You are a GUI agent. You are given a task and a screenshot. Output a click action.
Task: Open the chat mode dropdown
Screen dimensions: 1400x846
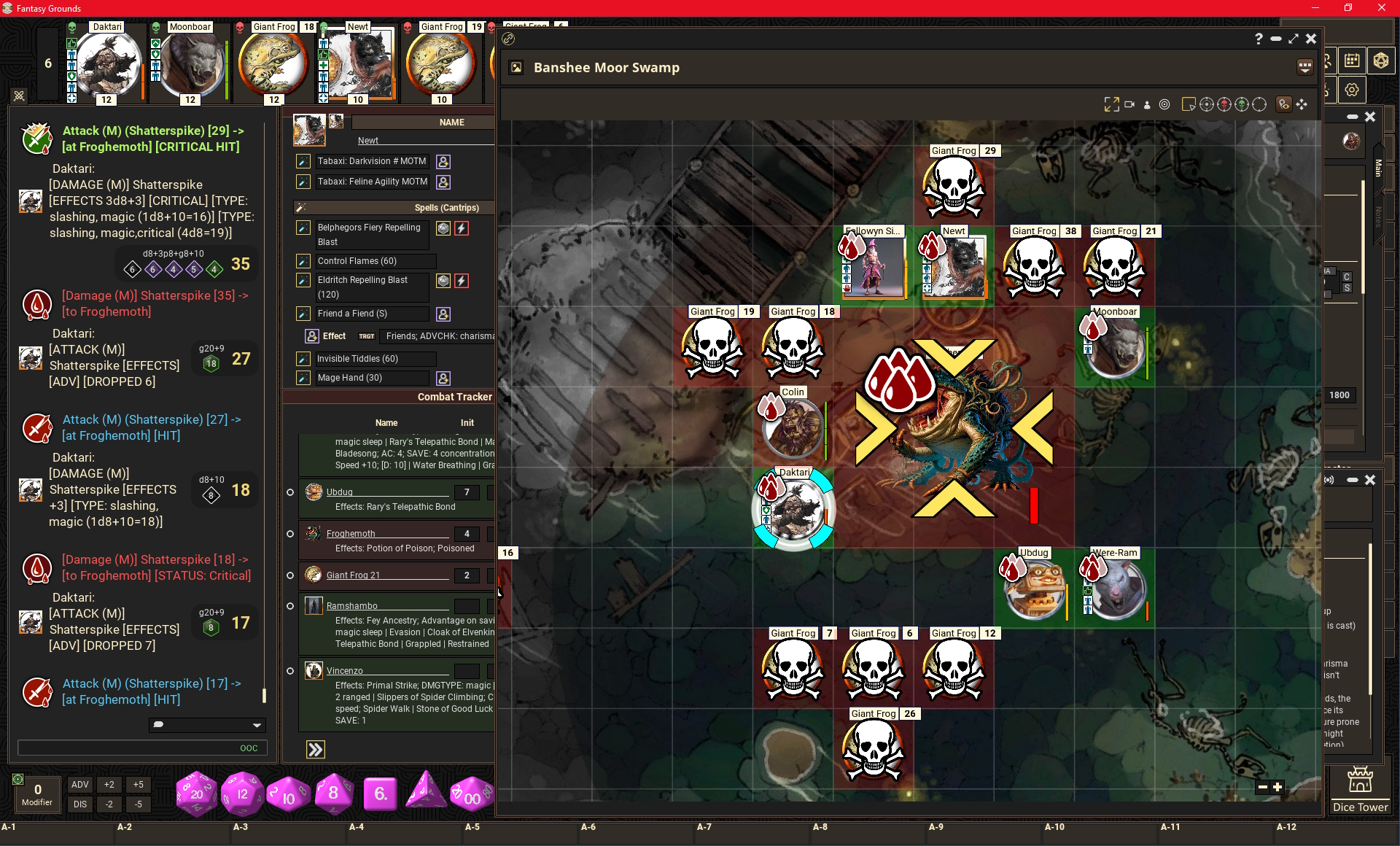coord(207,725)
